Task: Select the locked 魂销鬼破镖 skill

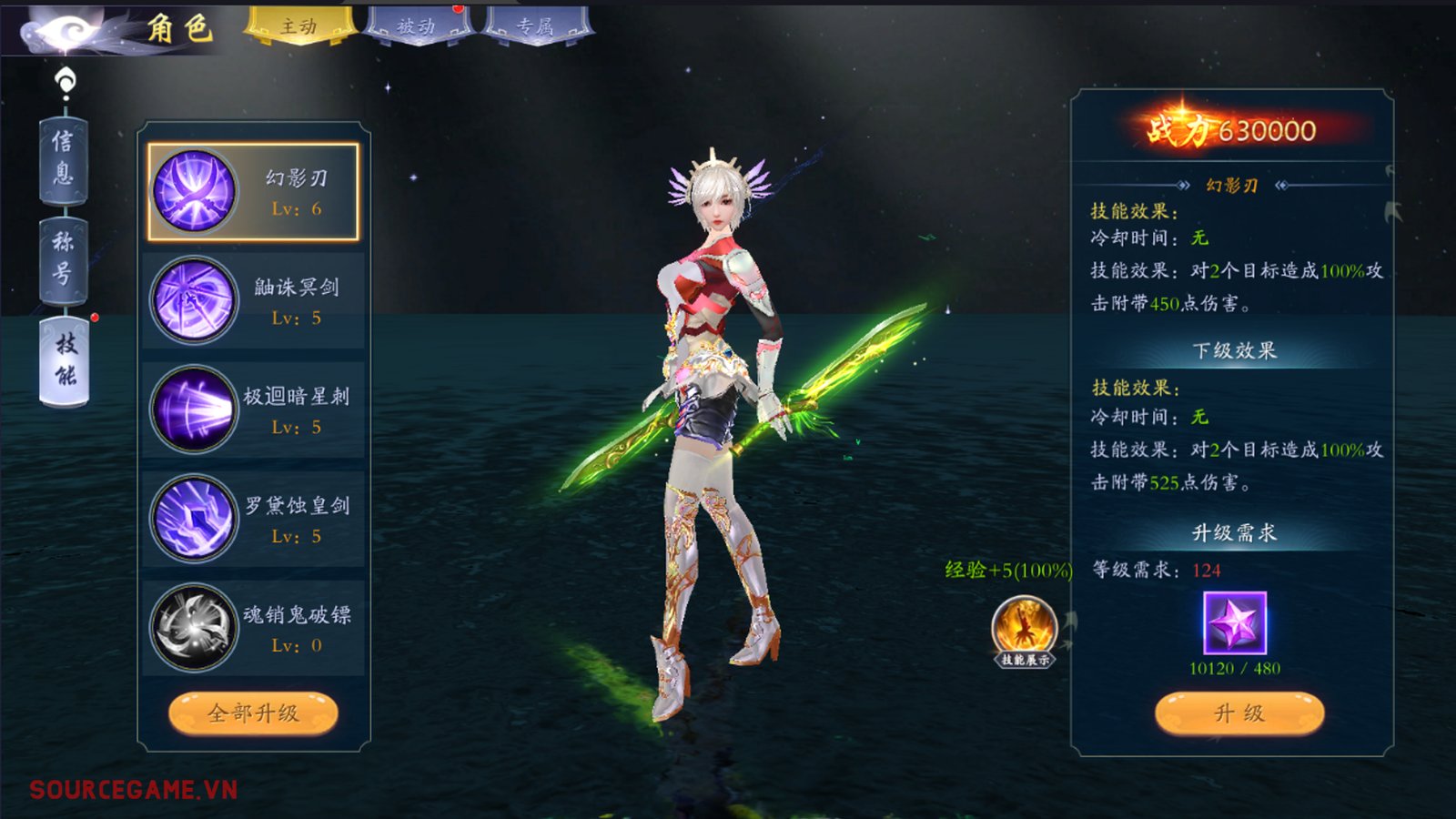Action: [254, 629]
